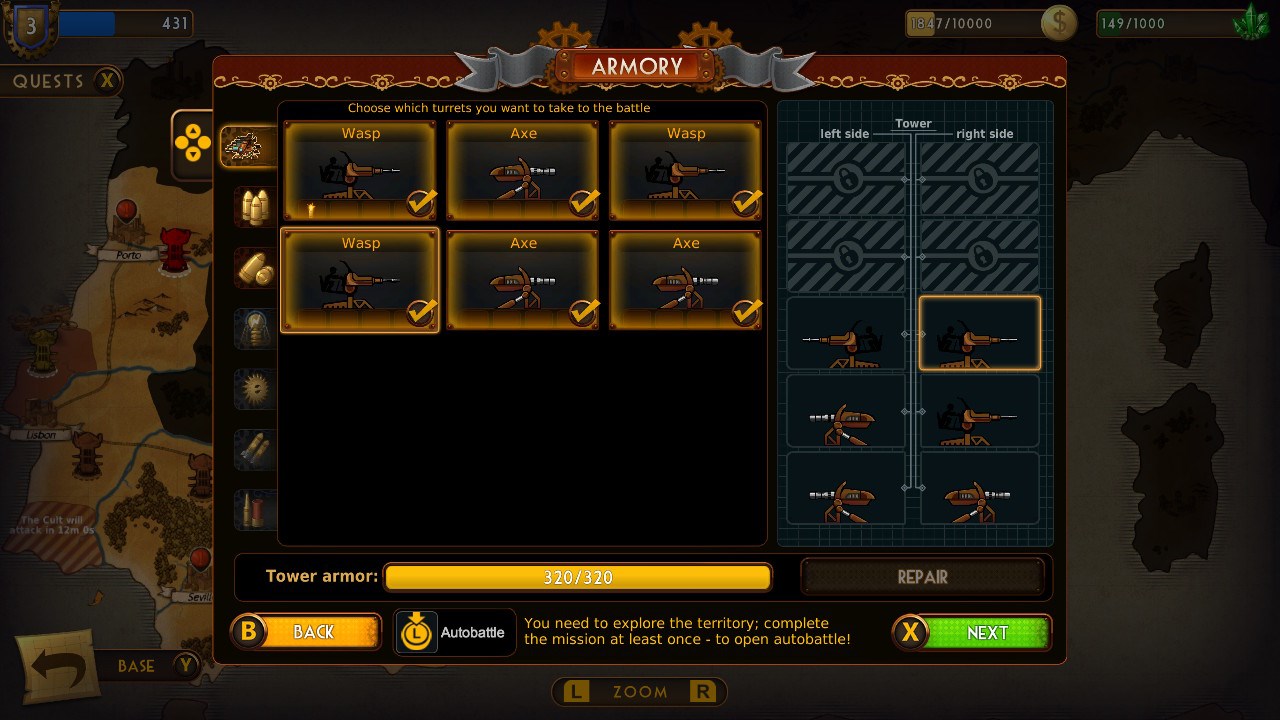Activate the Autobattle option

pos(455,632)
